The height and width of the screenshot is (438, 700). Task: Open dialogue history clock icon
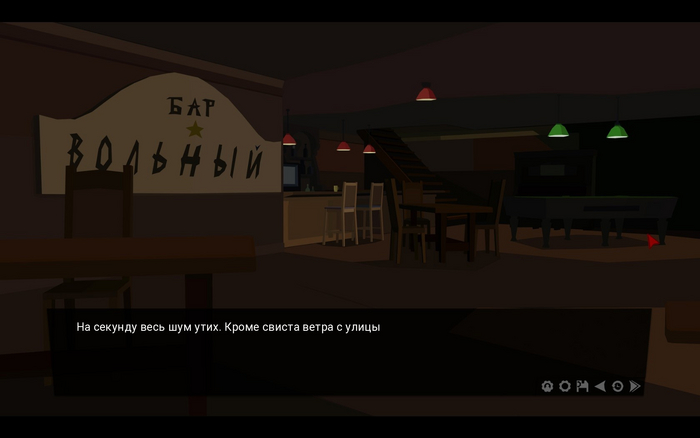[x=617, y=386]
